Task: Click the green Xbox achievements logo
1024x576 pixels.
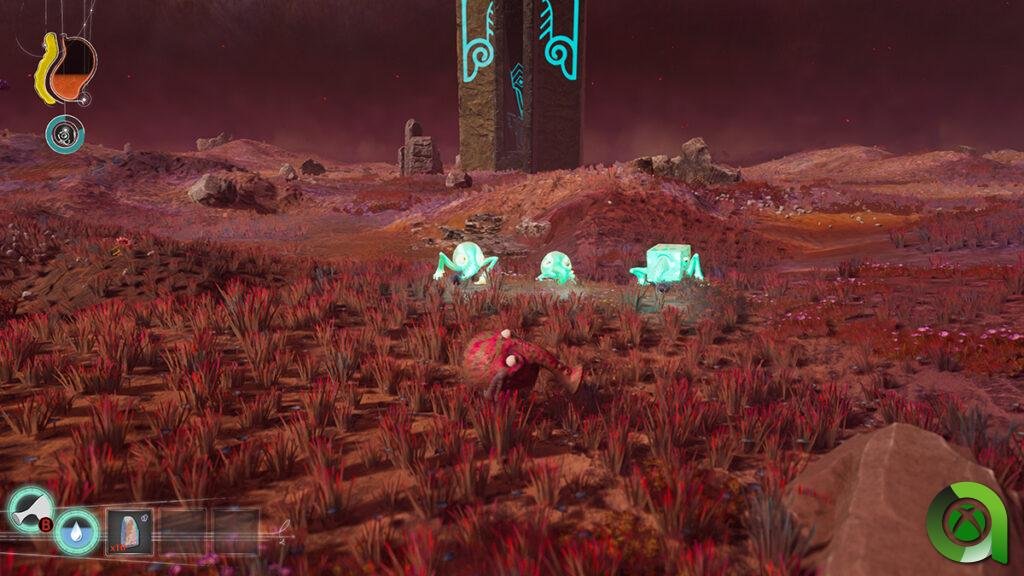Action: click(966, 524)
